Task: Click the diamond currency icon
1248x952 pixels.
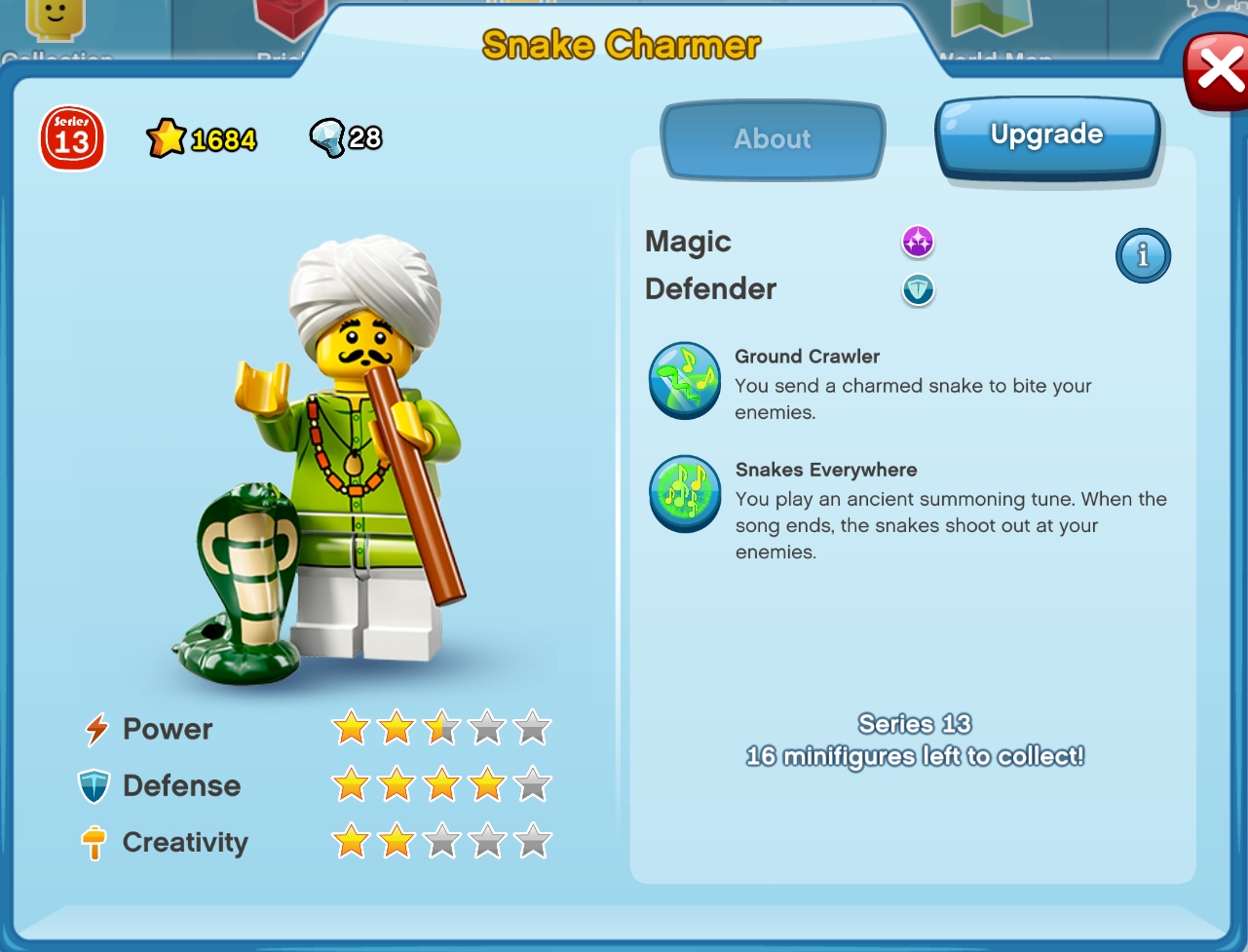Action: click(x=328, y=137)
